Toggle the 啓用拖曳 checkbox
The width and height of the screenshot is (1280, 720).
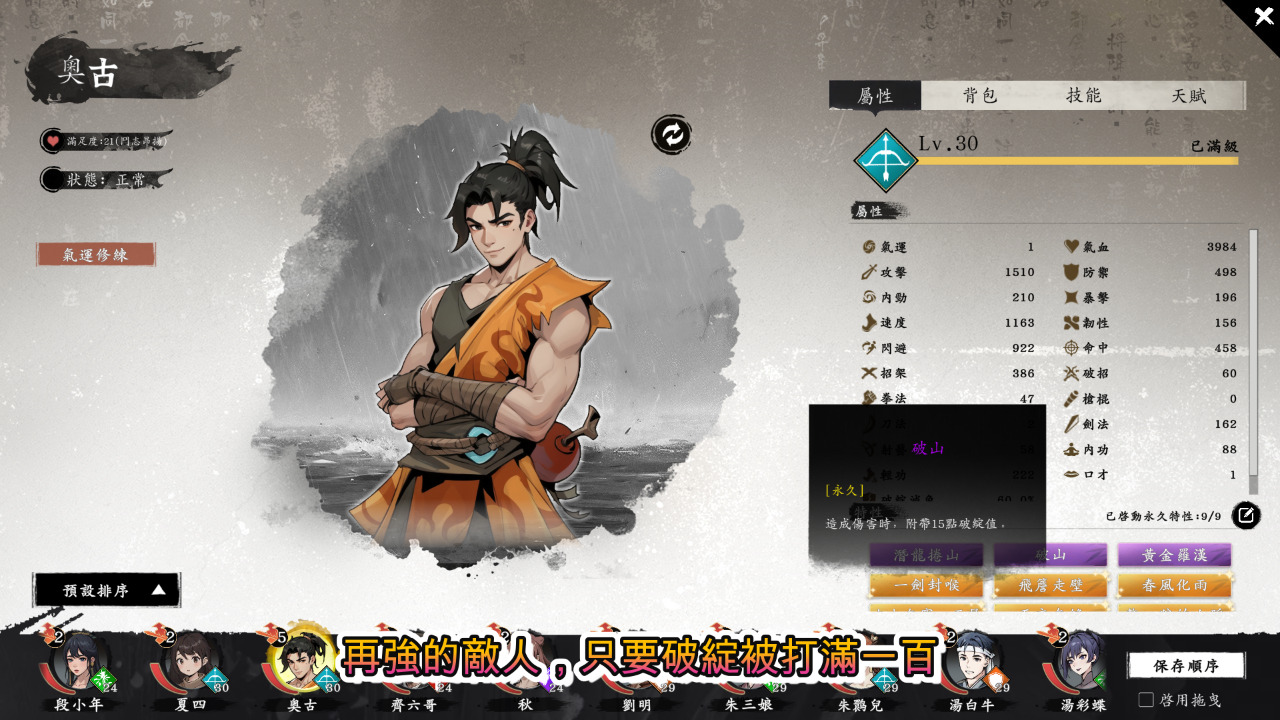(x=1146, y=699)
